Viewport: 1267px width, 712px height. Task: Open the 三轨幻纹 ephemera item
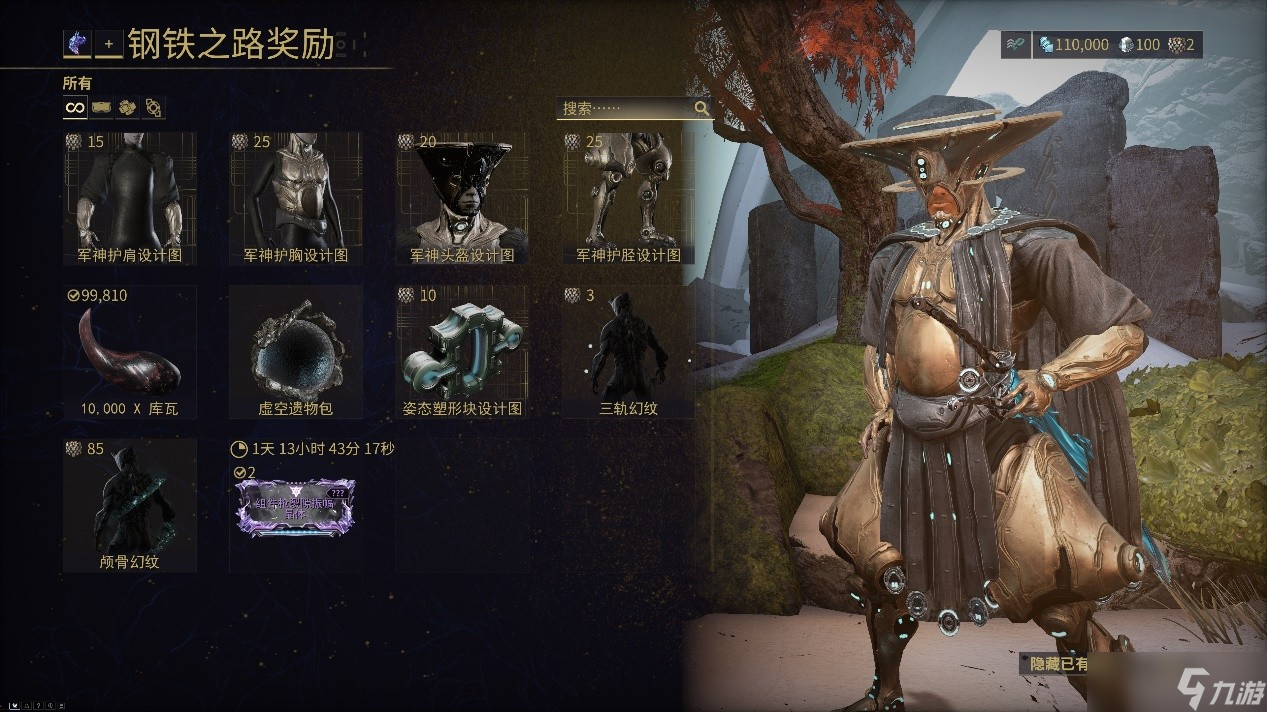pyautogui.click(x=628, y=352)
